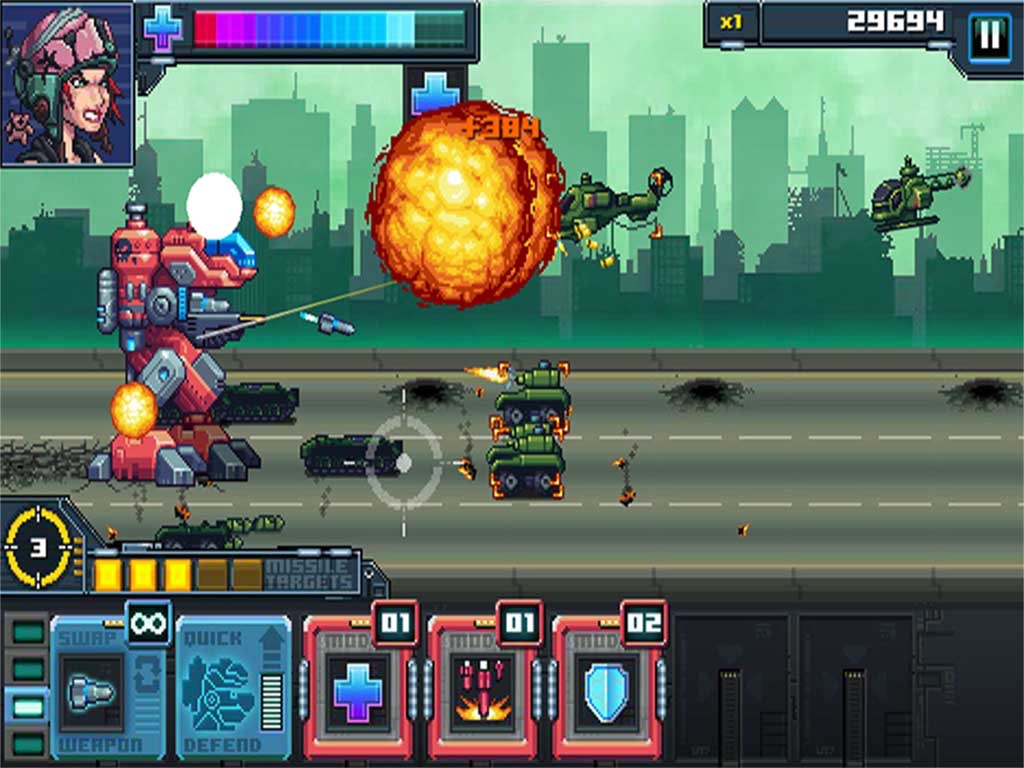Tap the Swap Weapon button

(107, 689)
